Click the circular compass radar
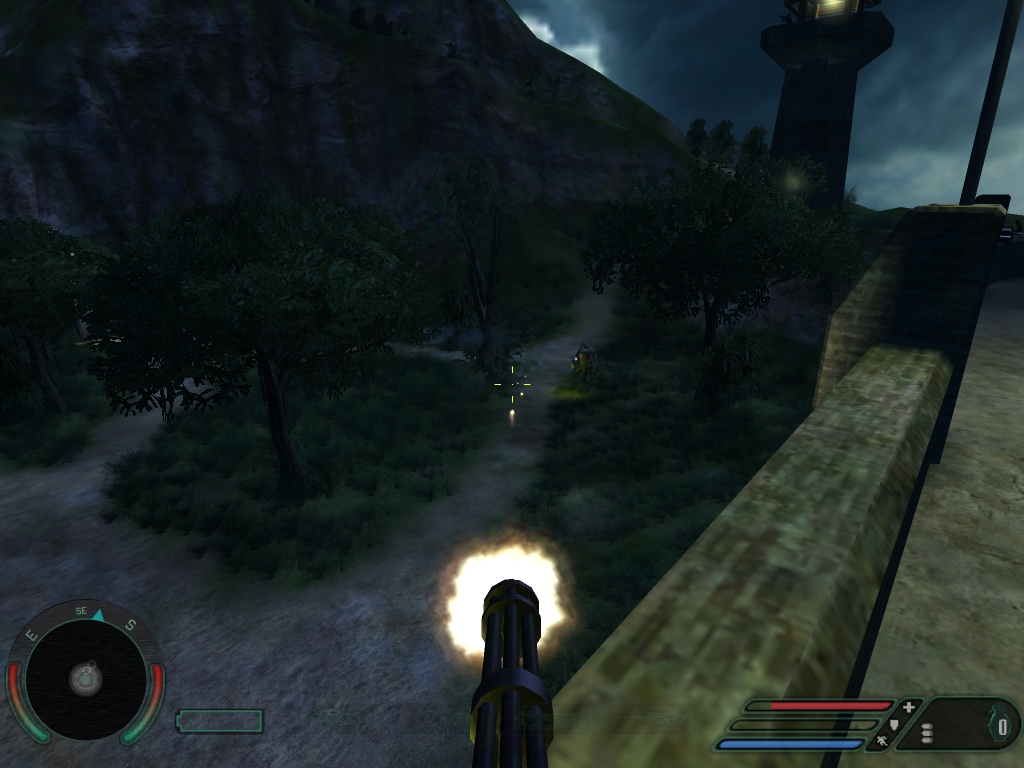This screenshot has width=1024, height=768. pyautogui.click(x=85, y=678)
